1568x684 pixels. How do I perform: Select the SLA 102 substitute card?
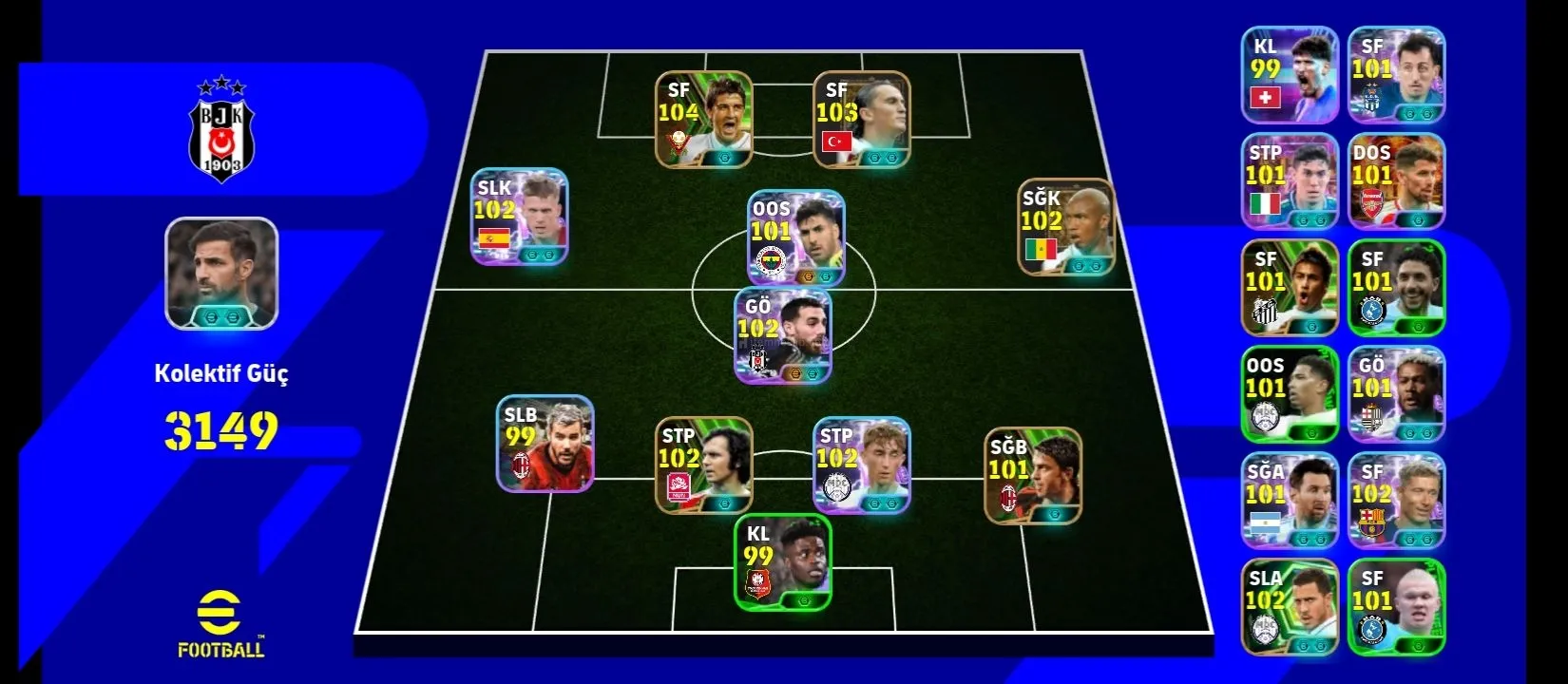(1290, 607)
